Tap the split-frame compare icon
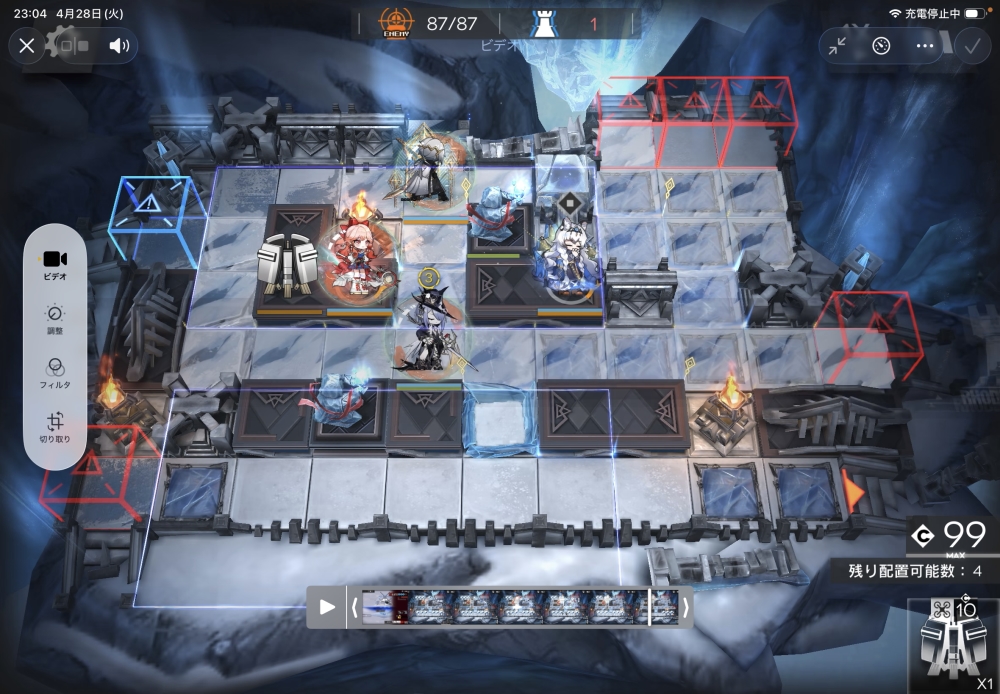 pyautogui.click(x=73, y=45)
